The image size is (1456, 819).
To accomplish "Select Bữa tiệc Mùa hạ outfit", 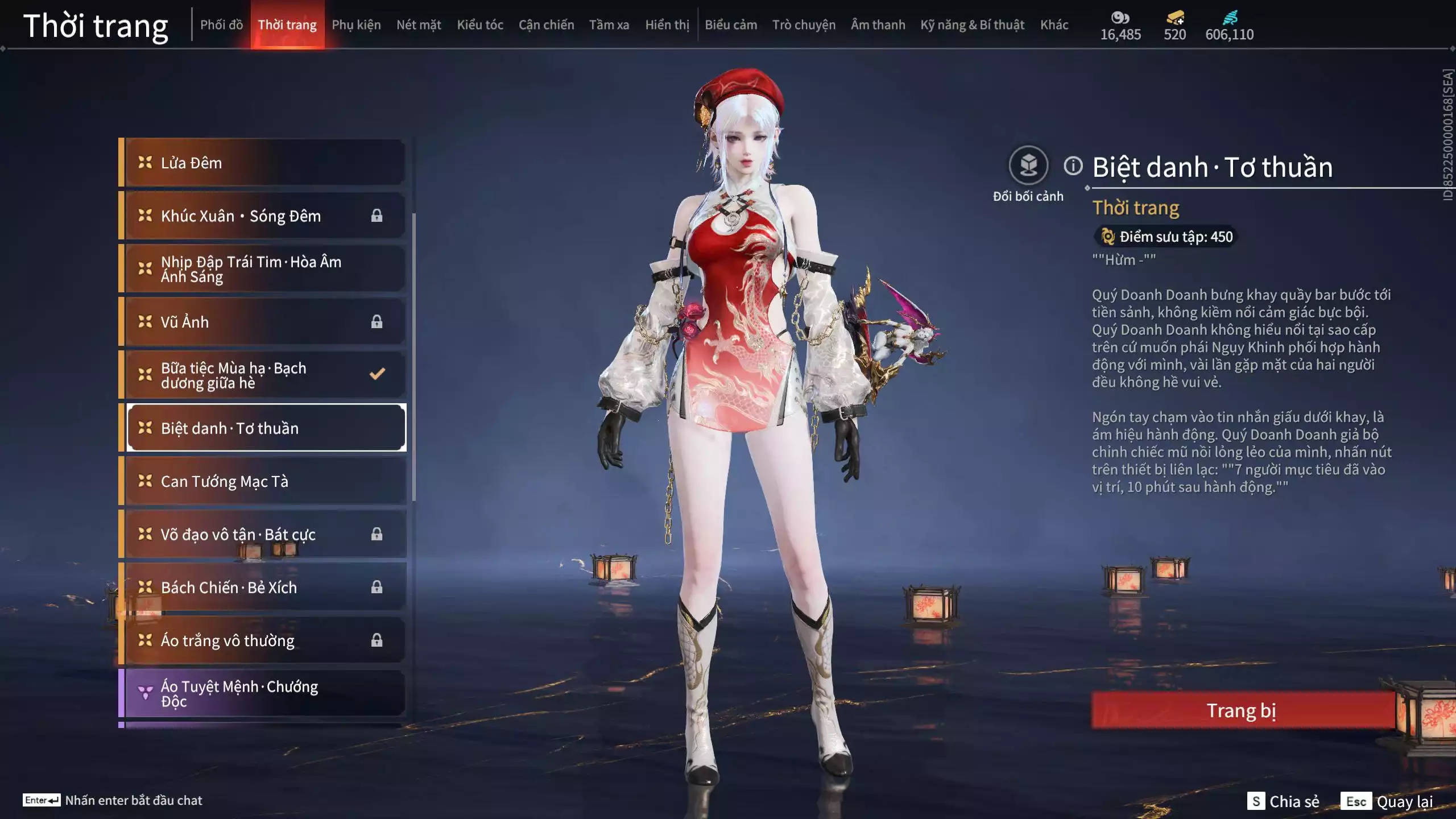I will pos(264,375).
